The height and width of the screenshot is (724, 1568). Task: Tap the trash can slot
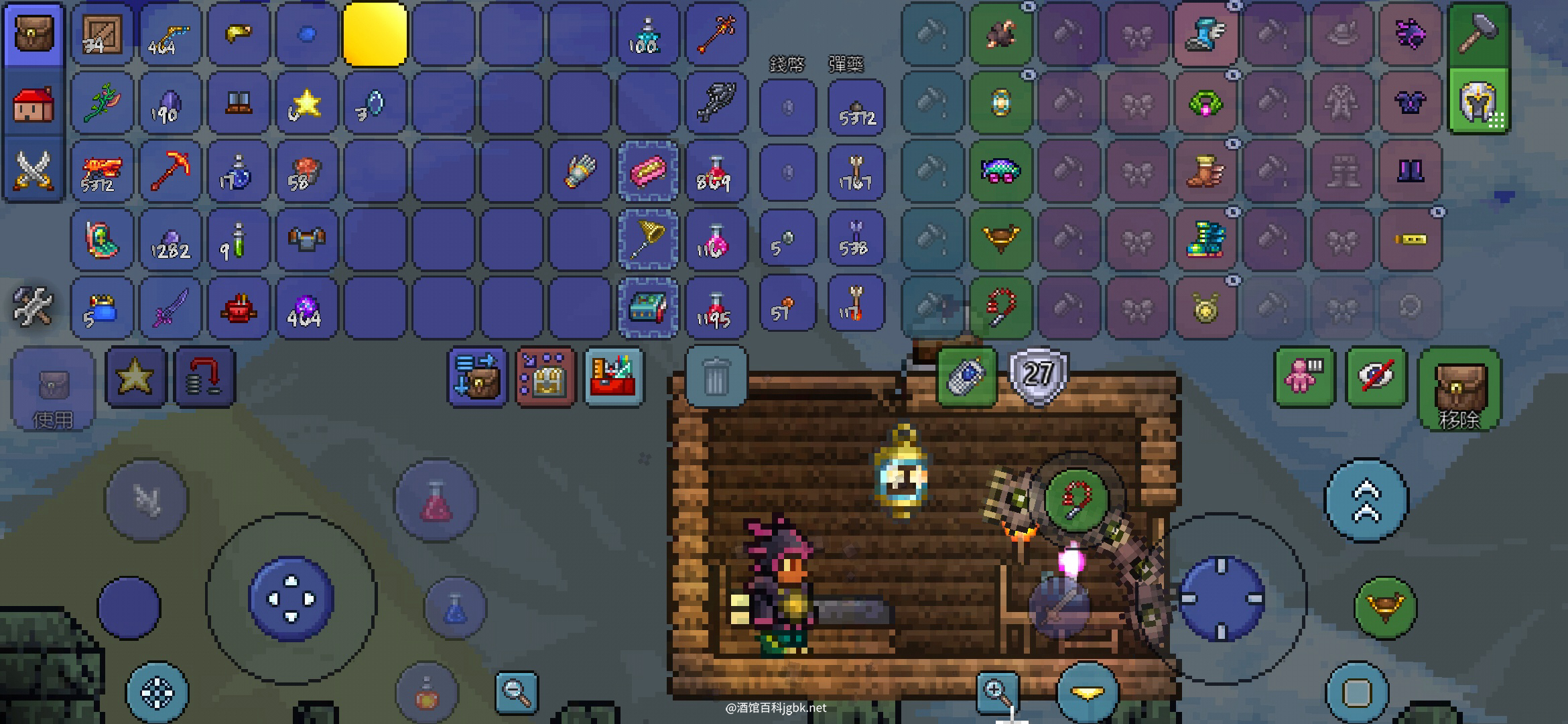coord(716,377)
